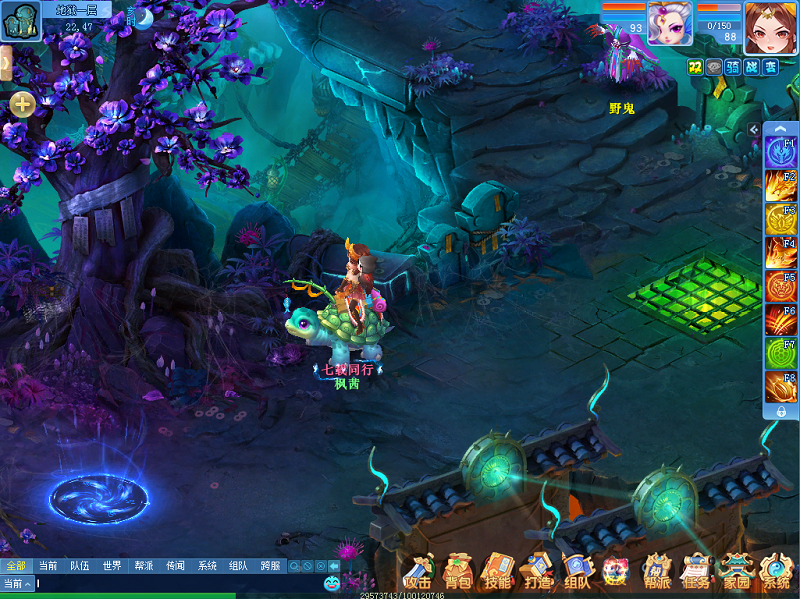This screenshot has width=800, height=599.
Task: Open the 系统 (System) settings button
Action: 776,573
